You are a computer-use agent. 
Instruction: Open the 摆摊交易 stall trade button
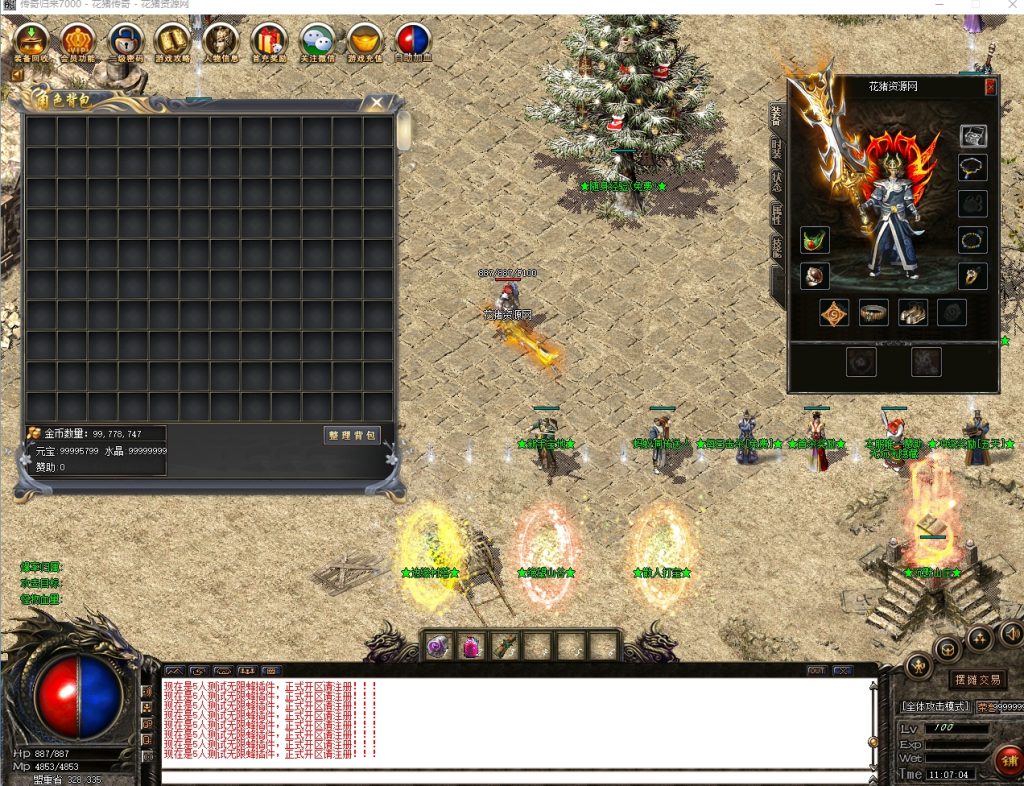tap(977, 680)
